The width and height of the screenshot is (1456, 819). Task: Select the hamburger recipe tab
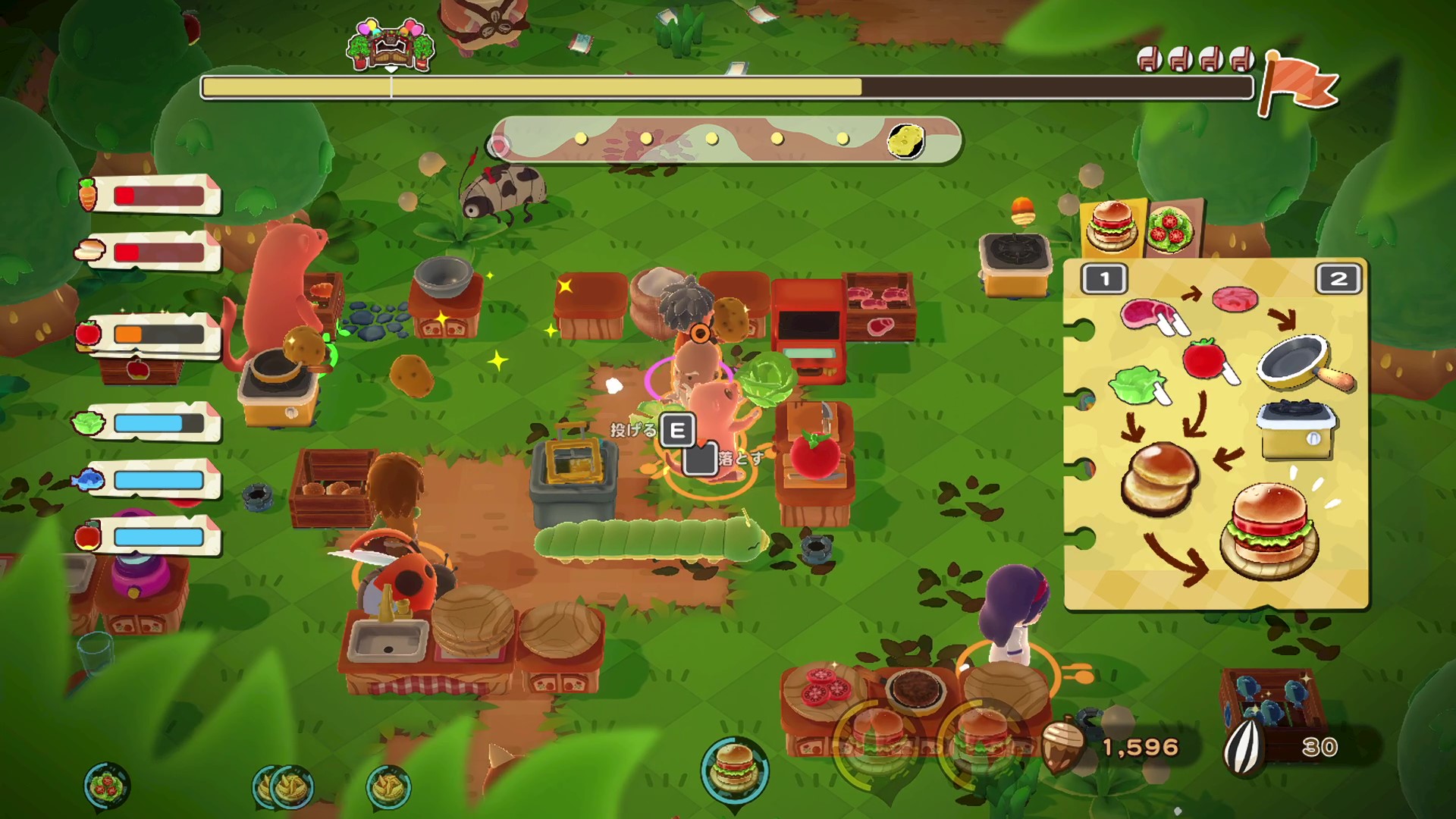coord(1112,226)
